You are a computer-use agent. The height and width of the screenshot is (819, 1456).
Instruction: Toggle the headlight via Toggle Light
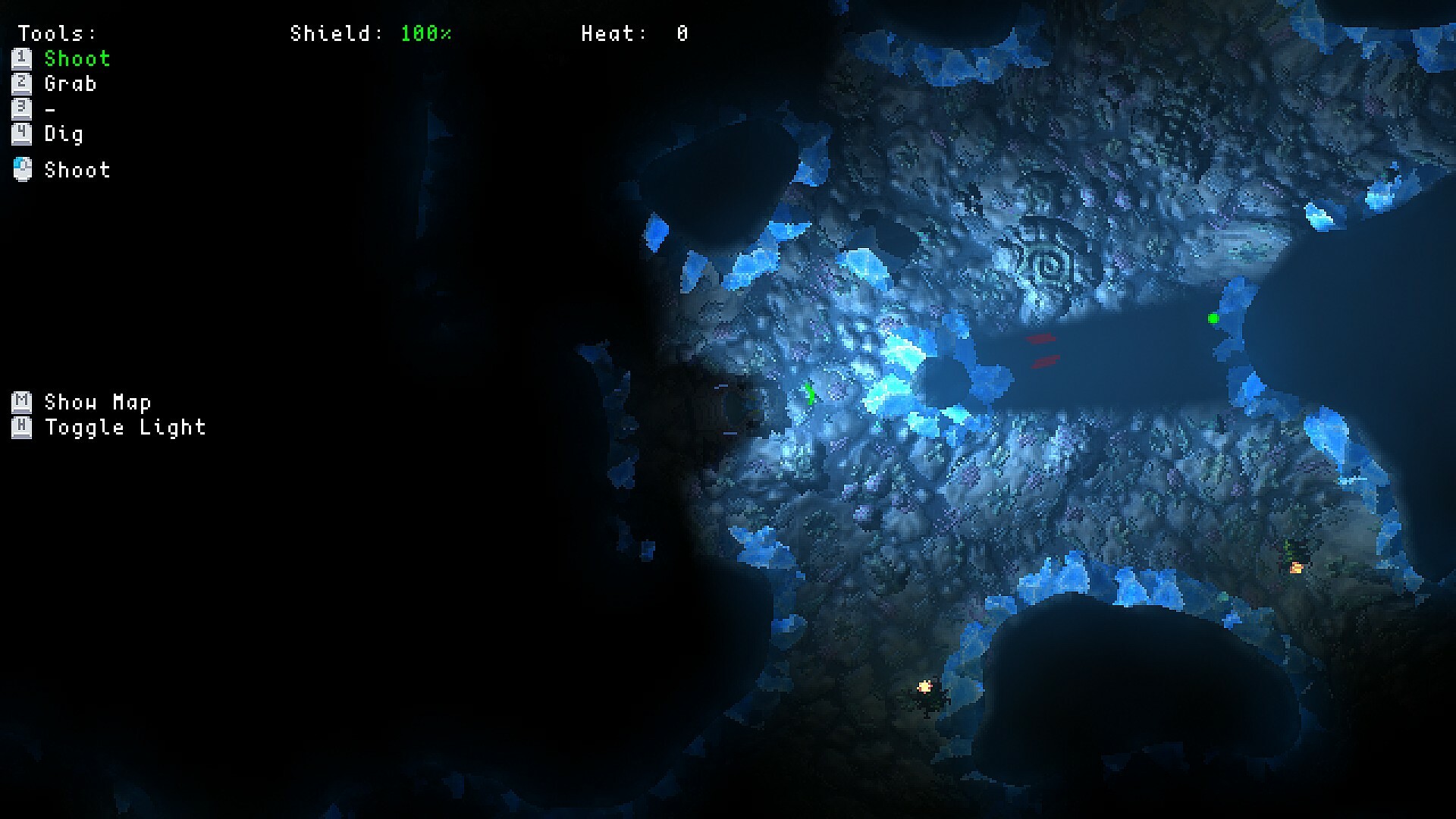(x=125, y=427)
